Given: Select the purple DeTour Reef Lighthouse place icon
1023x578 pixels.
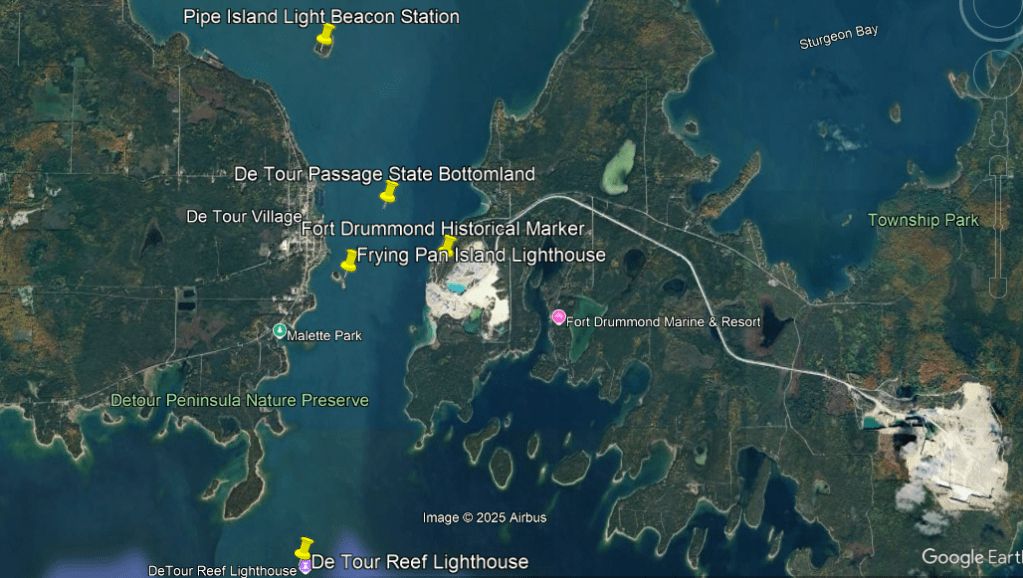Looking at the screenshot, I should [304, 568].
